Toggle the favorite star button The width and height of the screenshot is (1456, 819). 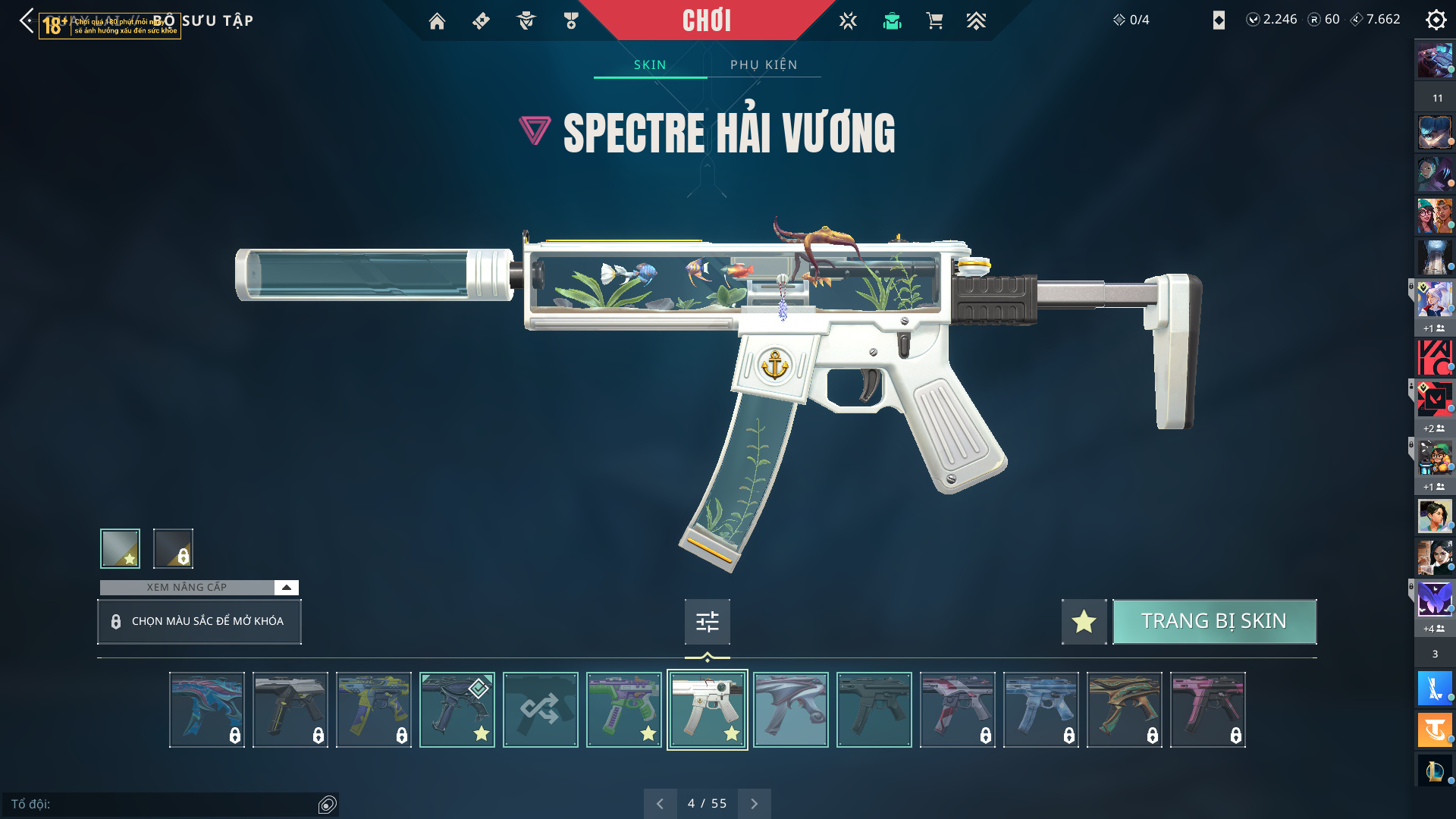(x=1084, y=622)
